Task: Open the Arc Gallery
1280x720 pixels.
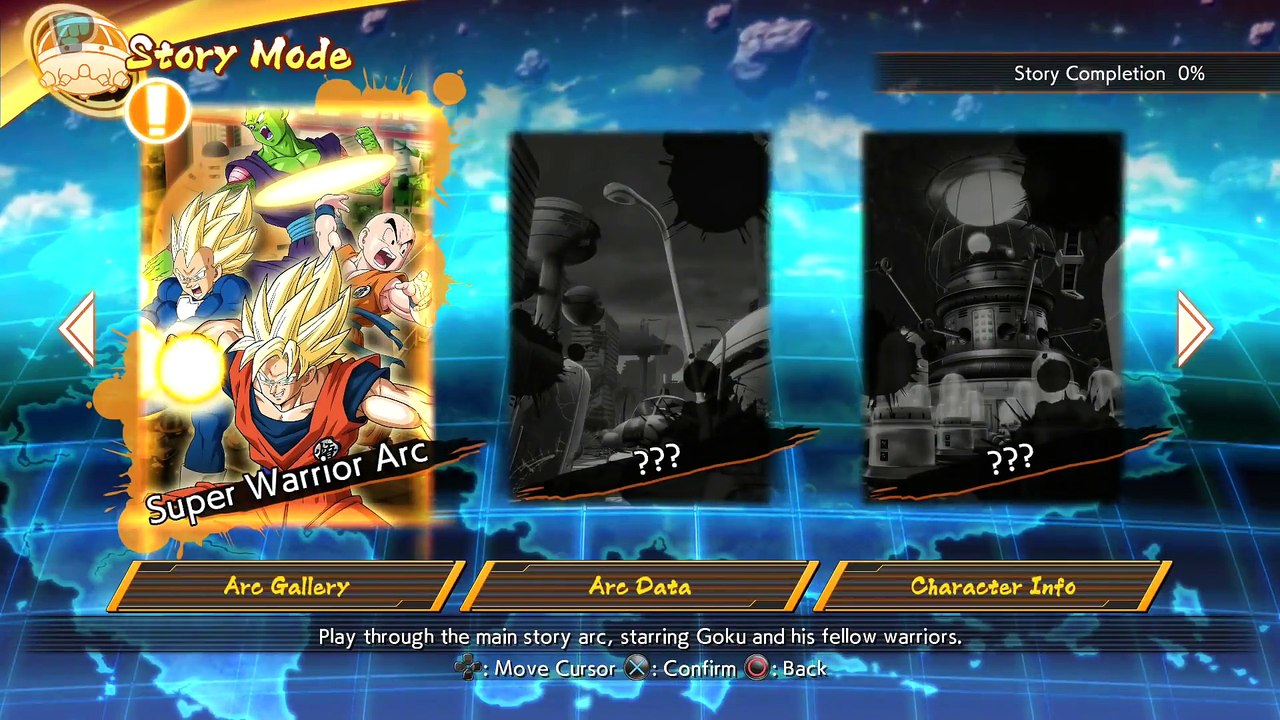Action: click(286, 587)
